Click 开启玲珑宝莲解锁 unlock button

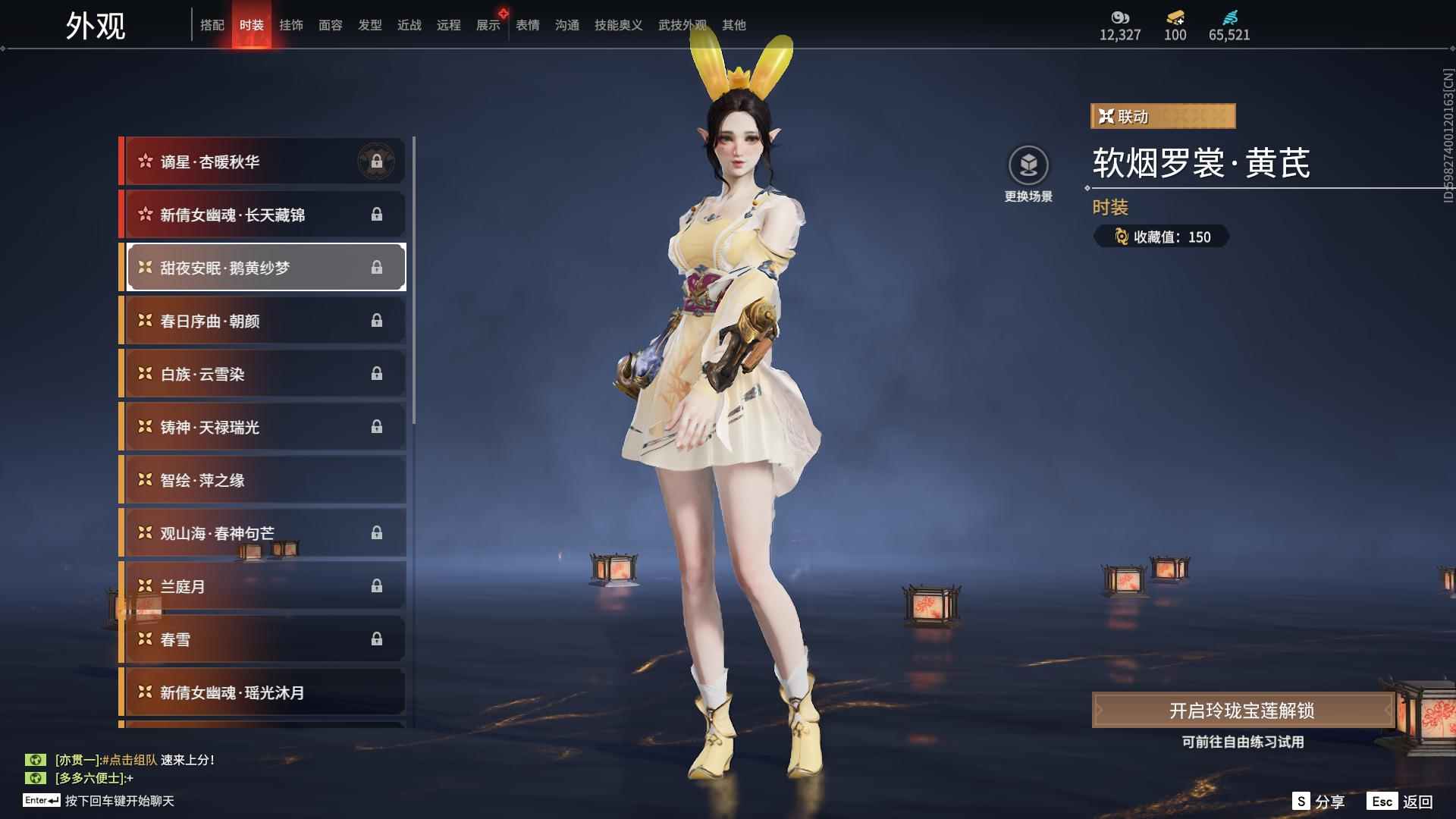(1241, 711)
